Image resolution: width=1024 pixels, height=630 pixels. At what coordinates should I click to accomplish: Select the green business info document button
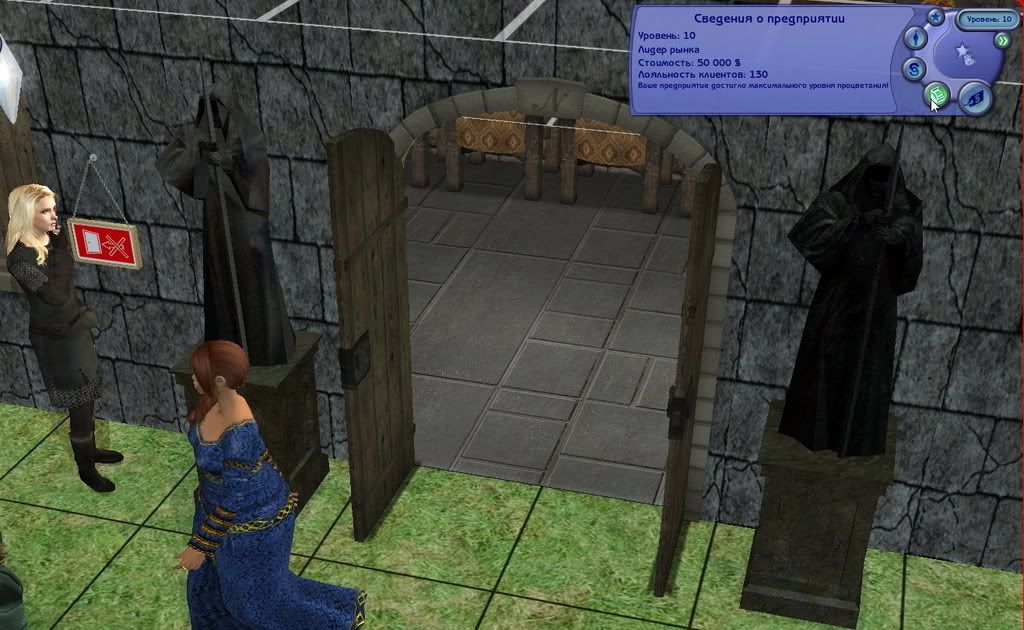(x=937, y=96)
